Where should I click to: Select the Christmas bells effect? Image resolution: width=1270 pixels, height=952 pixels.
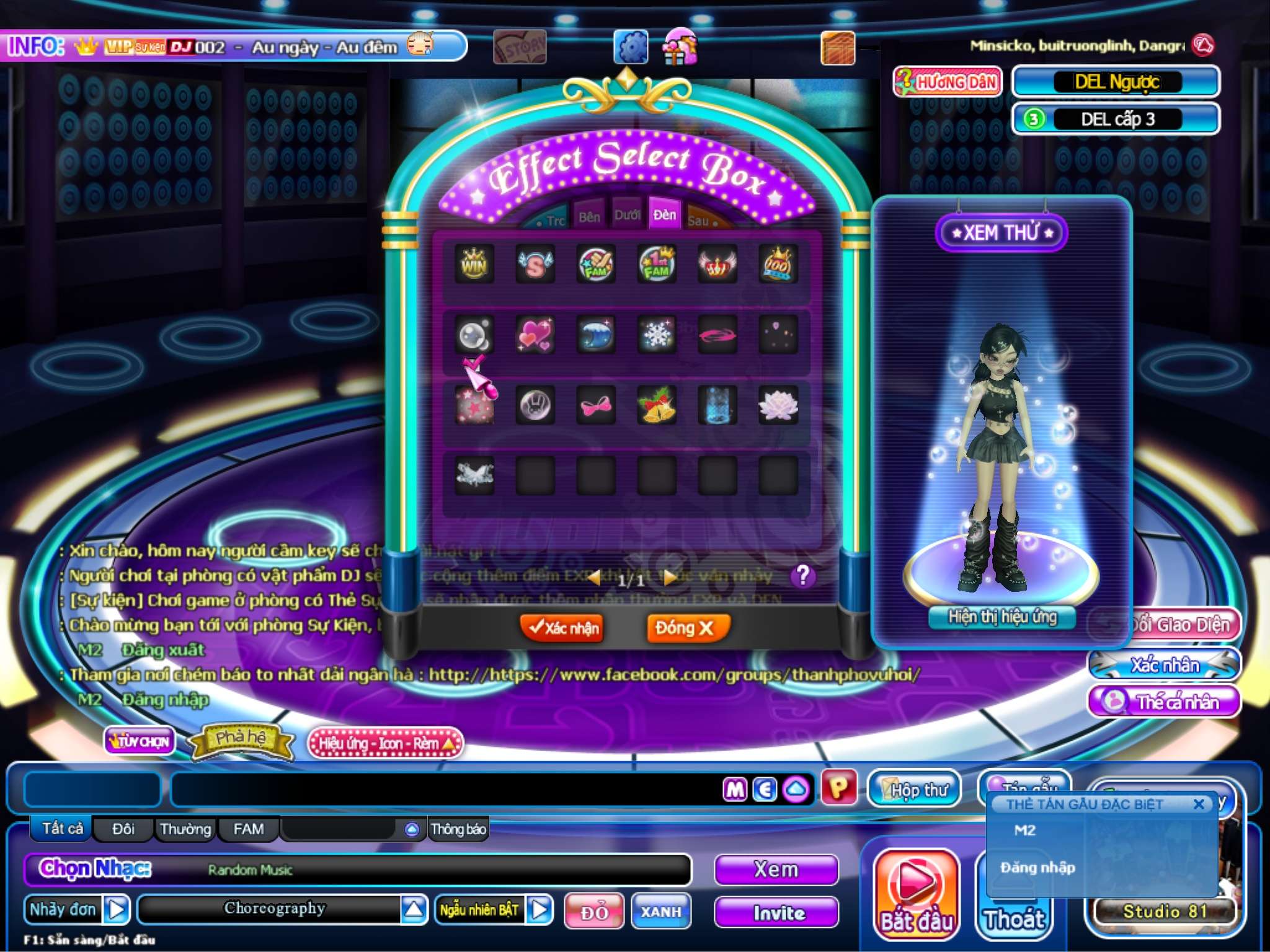657,405
